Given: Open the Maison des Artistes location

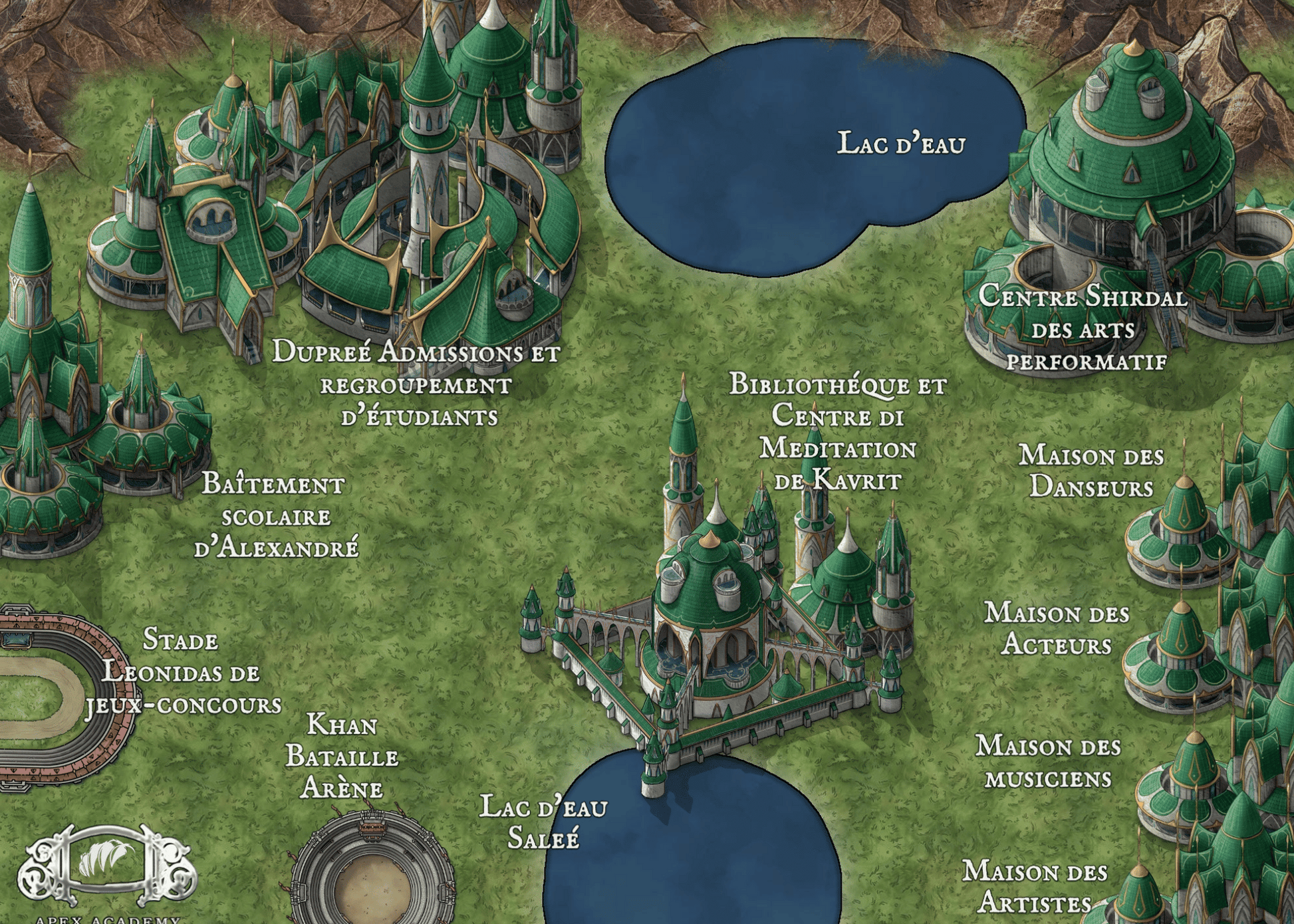Looking at the screenshot, I should coord(1035,887).
